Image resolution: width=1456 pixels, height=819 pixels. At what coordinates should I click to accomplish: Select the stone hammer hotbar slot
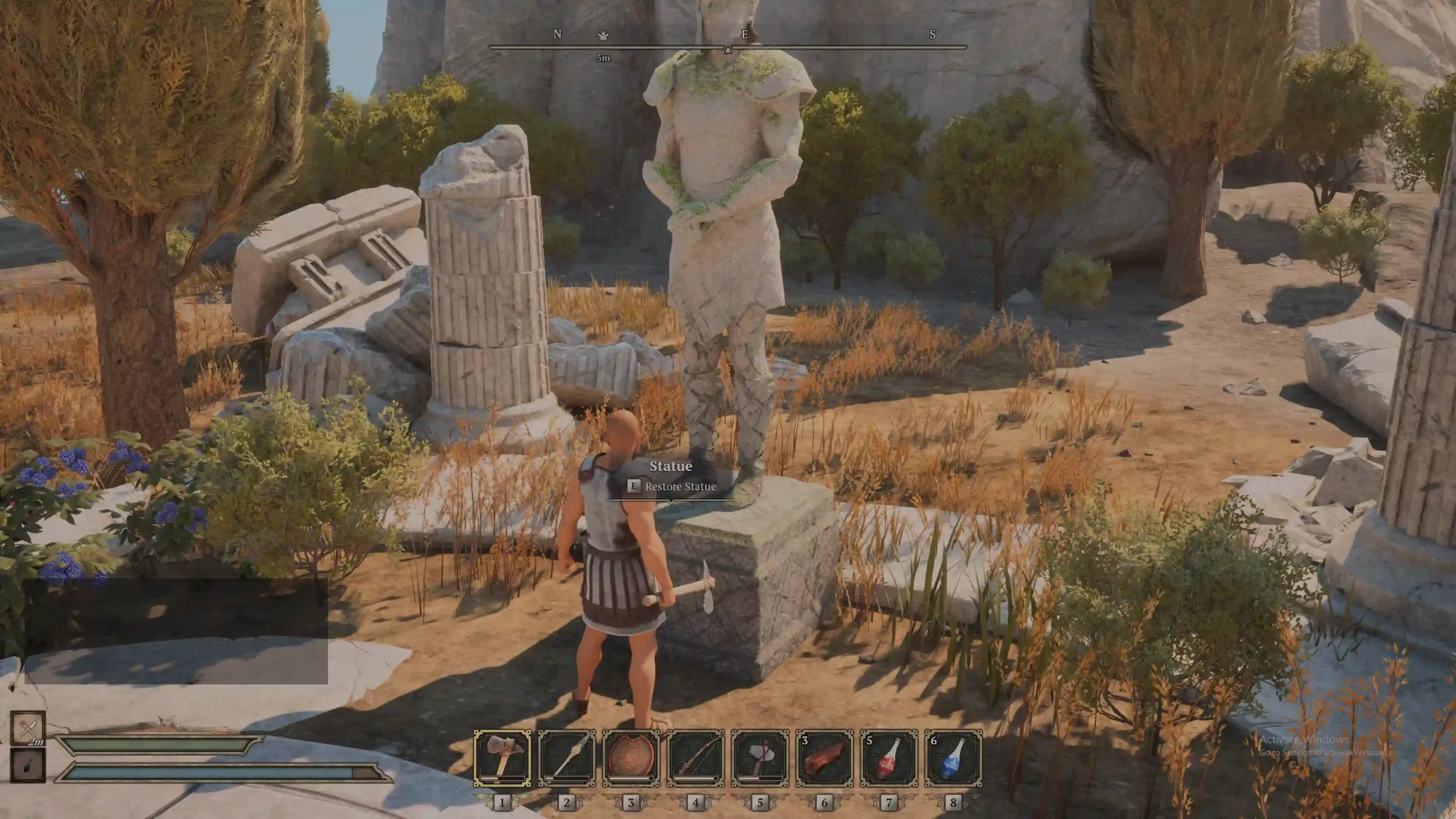click(x=502, y=758)
